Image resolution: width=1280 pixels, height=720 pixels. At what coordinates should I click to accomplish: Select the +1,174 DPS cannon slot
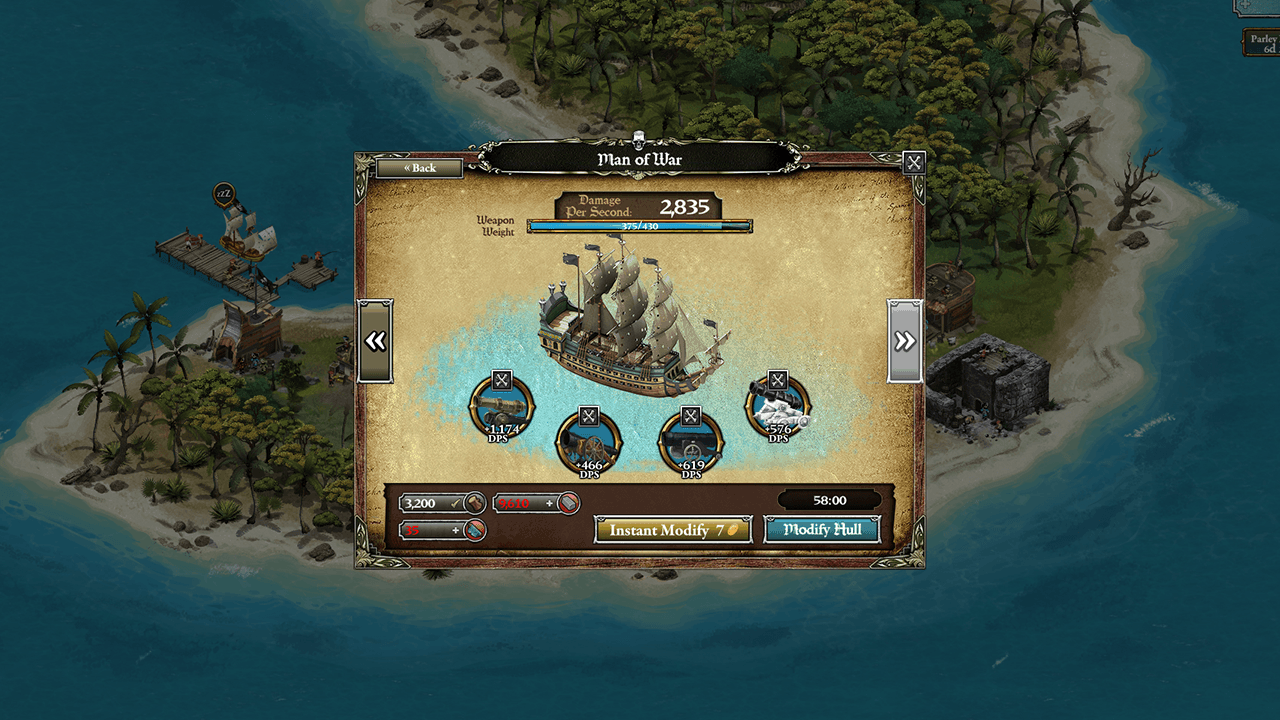(x=502, y=408)
